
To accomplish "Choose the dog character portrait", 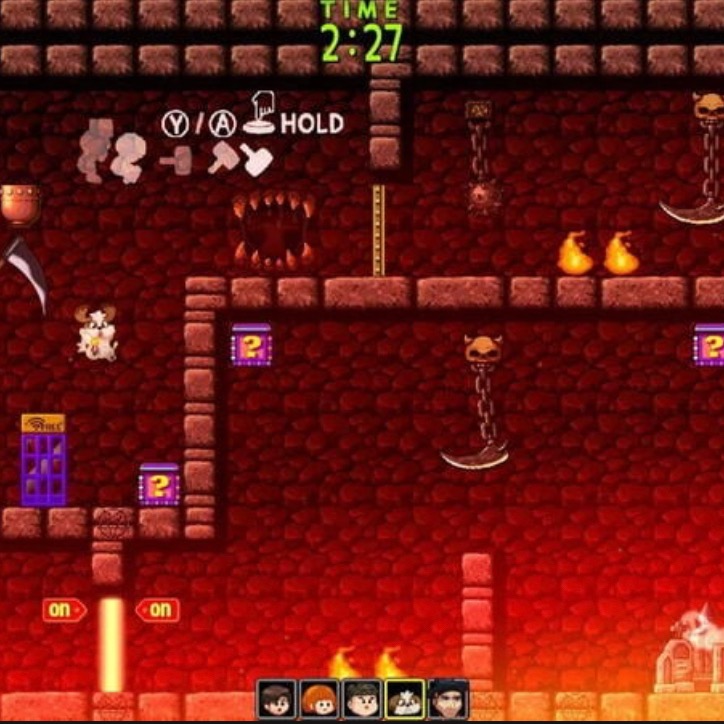I will tap(405, 699).
